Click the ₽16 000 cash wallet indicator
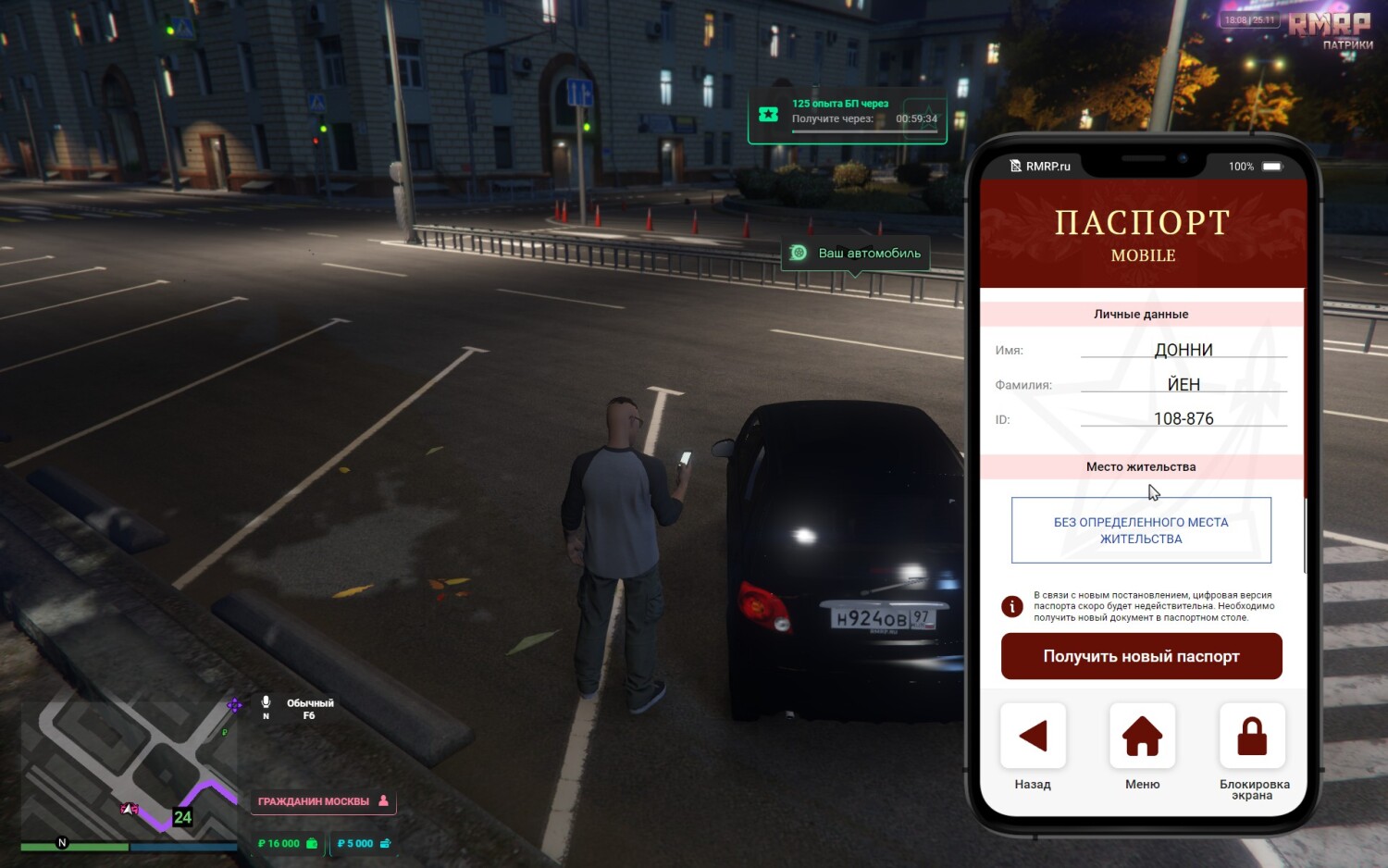 [288, 843]
